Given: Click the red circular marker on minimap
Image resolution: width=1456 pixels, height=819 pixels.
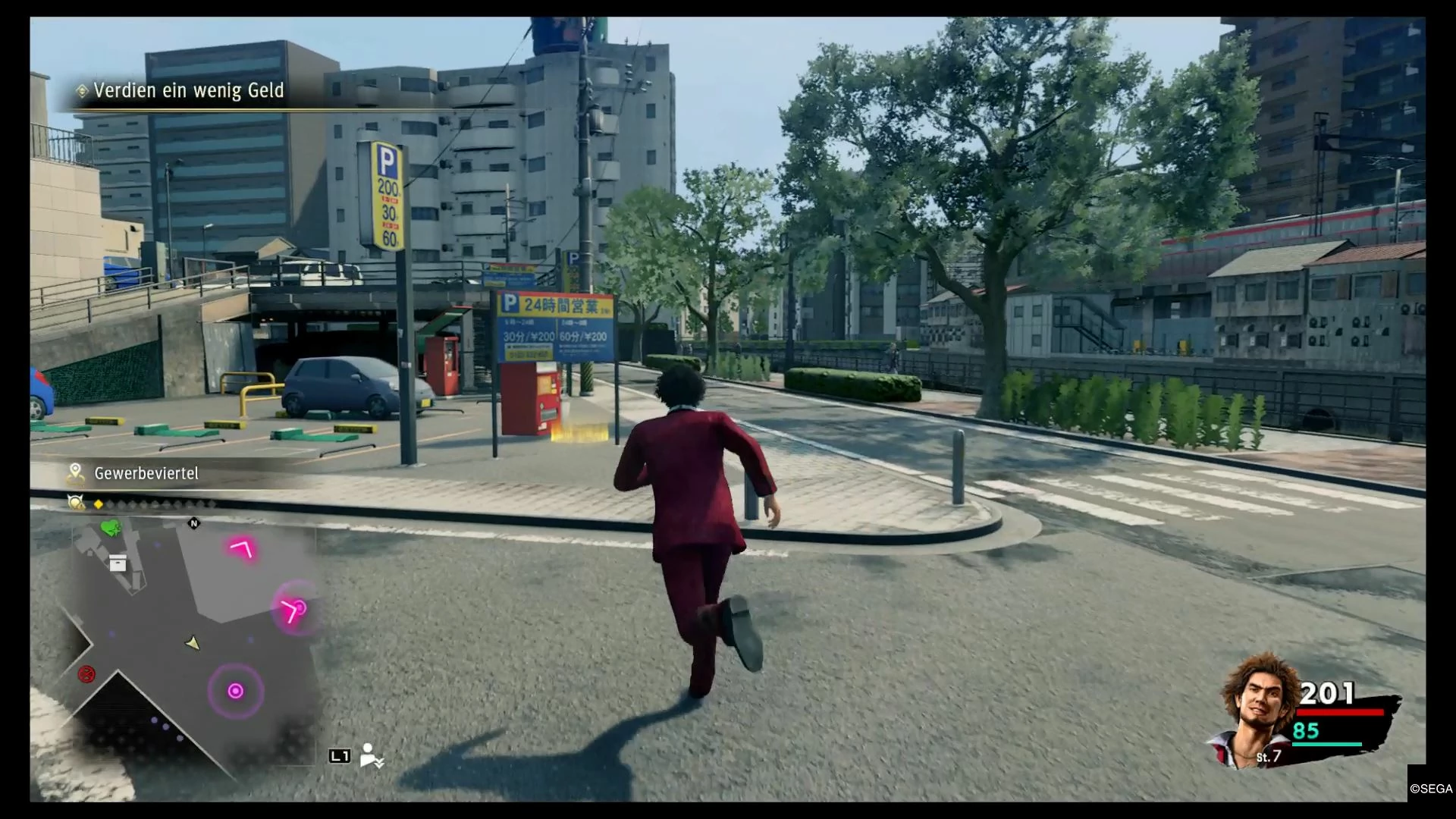Looking at the screenshot, I should pos(87,673).
